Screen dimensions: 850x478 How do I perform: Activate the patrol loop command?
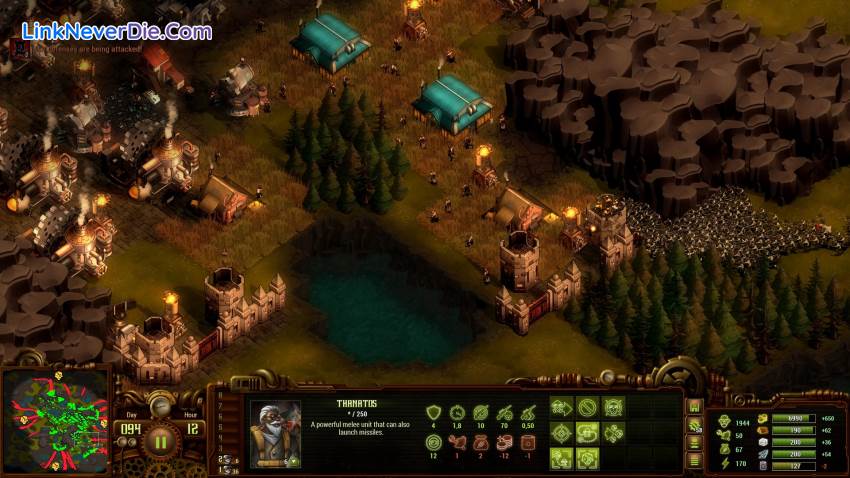588,433
